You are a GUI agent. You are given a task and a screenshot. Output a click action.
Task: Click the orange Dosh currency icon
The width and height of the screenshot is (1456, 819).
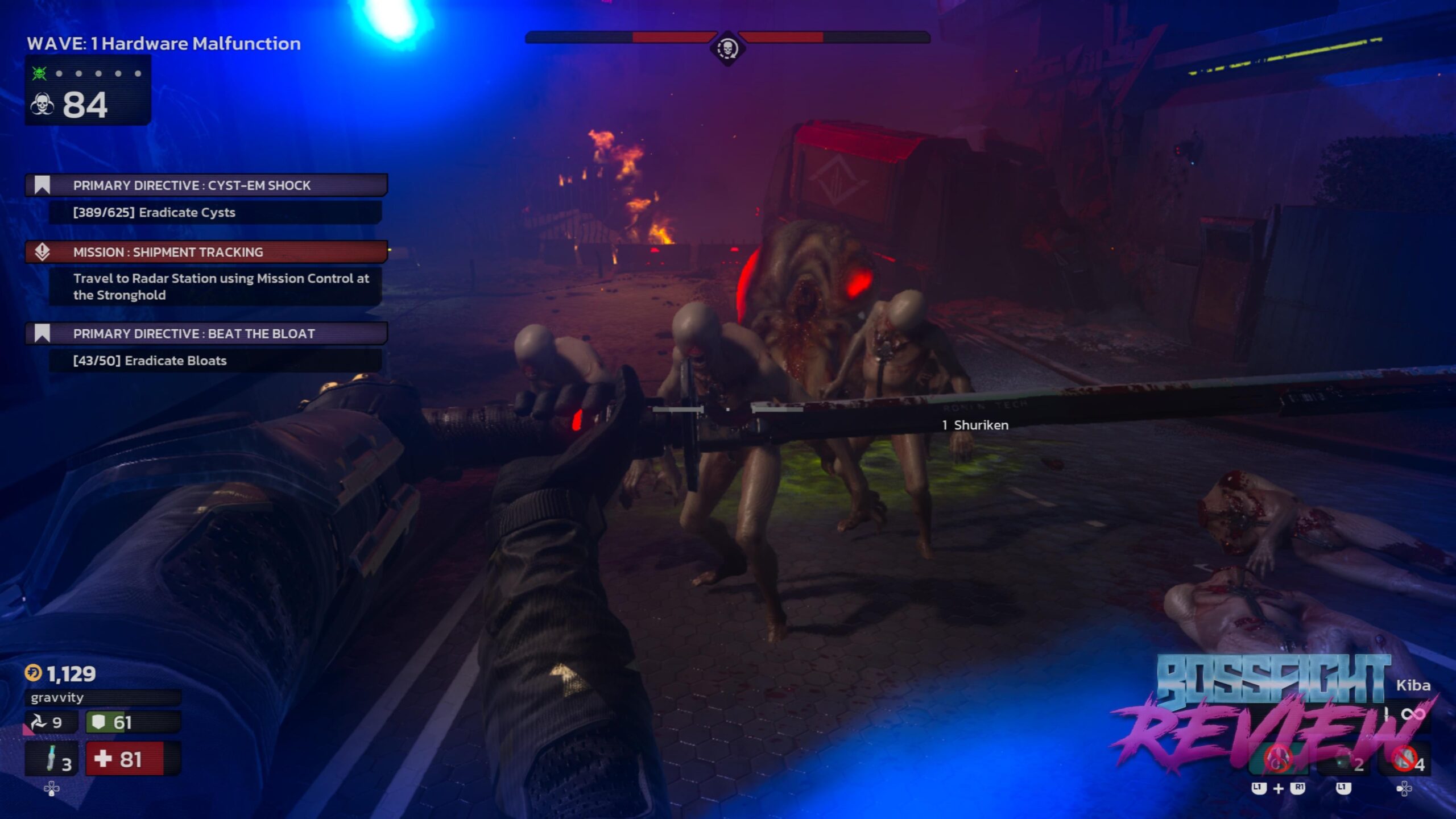[33, 673]
